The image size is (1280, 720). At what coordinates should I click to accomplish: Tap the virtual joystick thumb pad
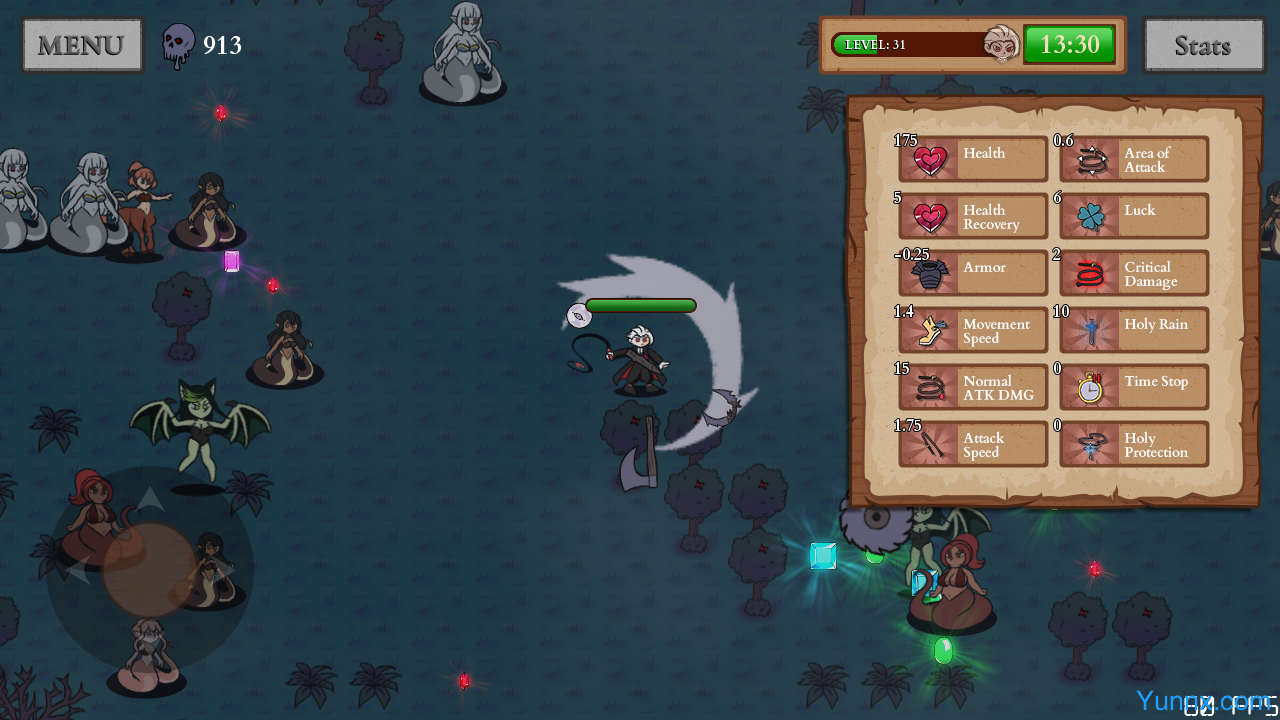tap(149, 569)
